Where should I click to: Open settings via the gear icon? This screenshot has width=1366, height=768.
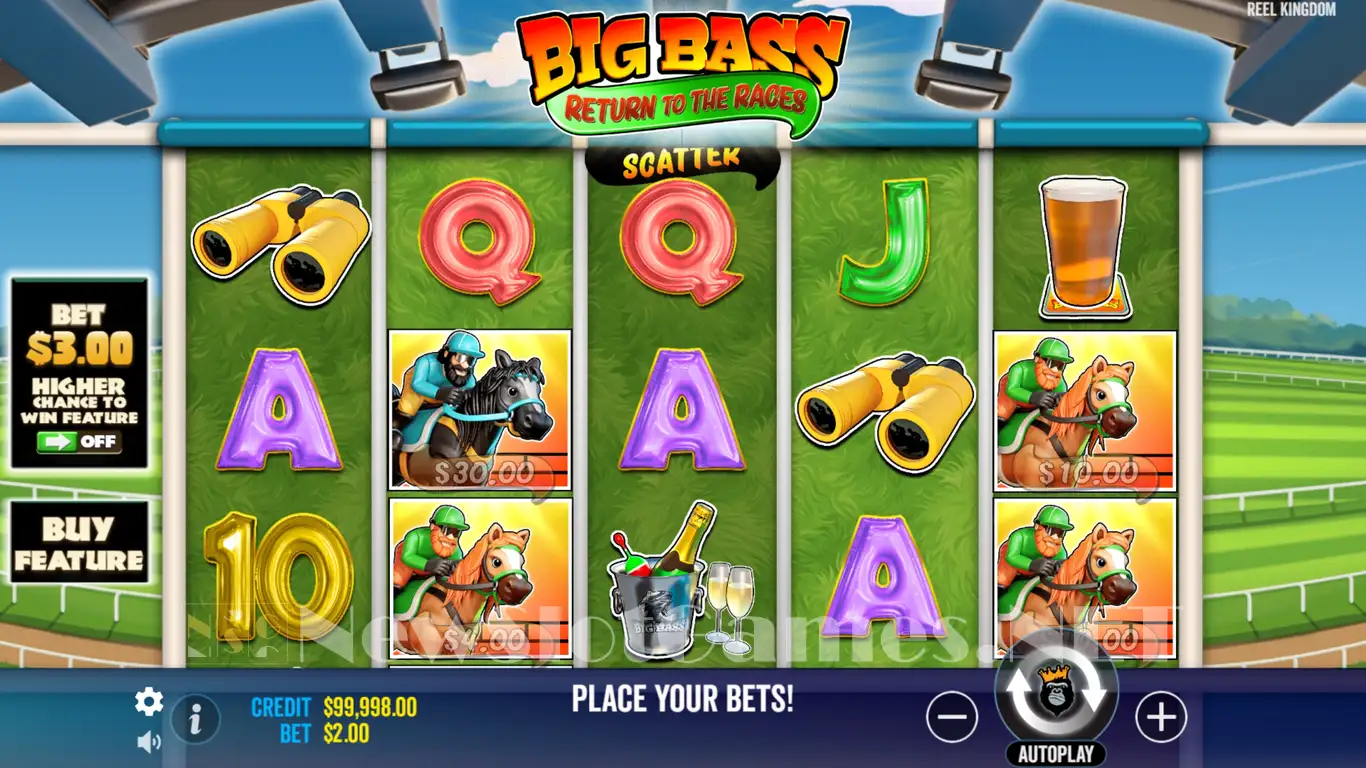click(x=149, y=702)
